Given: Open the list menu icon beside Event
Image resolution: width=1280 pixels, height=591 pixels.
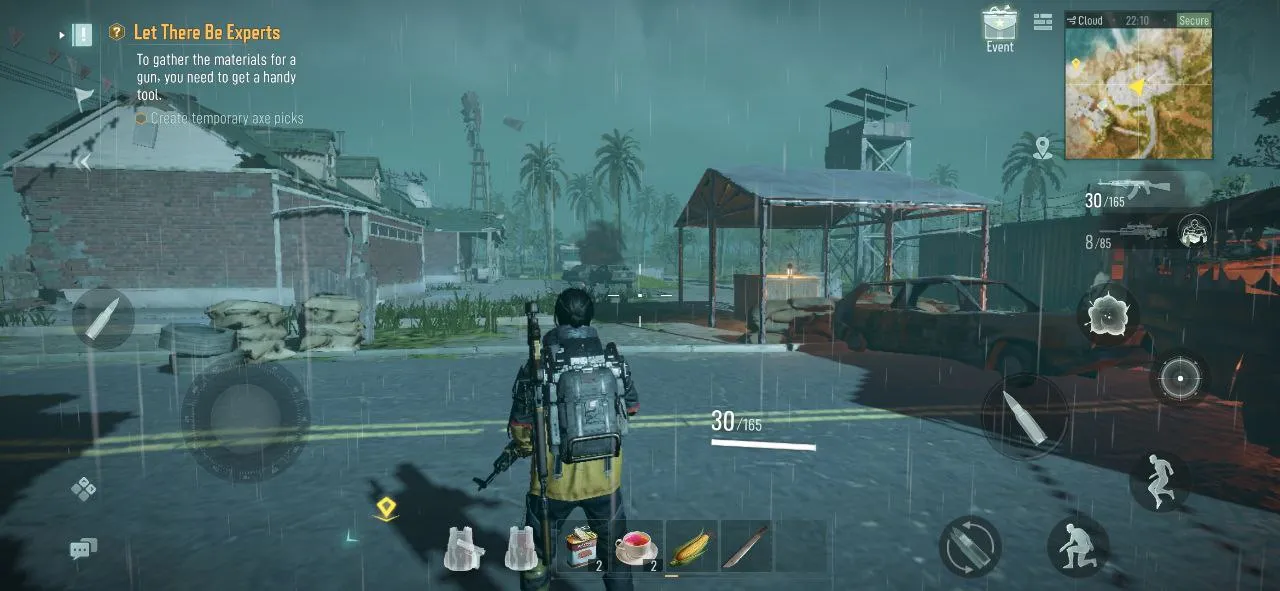Looking at the screenshot, I should [x=1043, y=22].
